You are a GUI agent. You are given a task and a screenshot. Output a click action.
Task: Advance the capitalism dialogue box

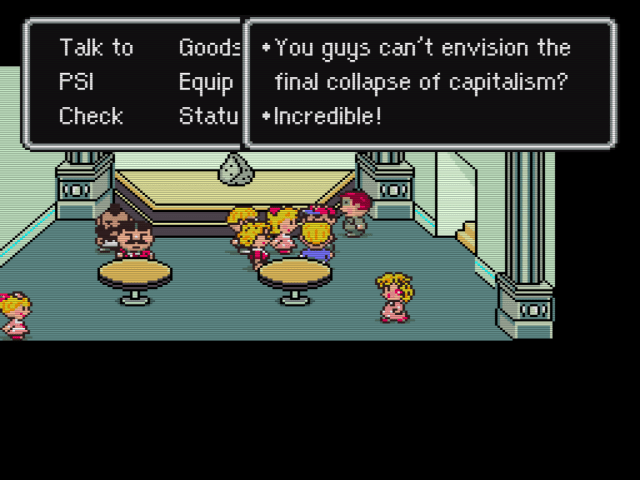coord(430,84)
